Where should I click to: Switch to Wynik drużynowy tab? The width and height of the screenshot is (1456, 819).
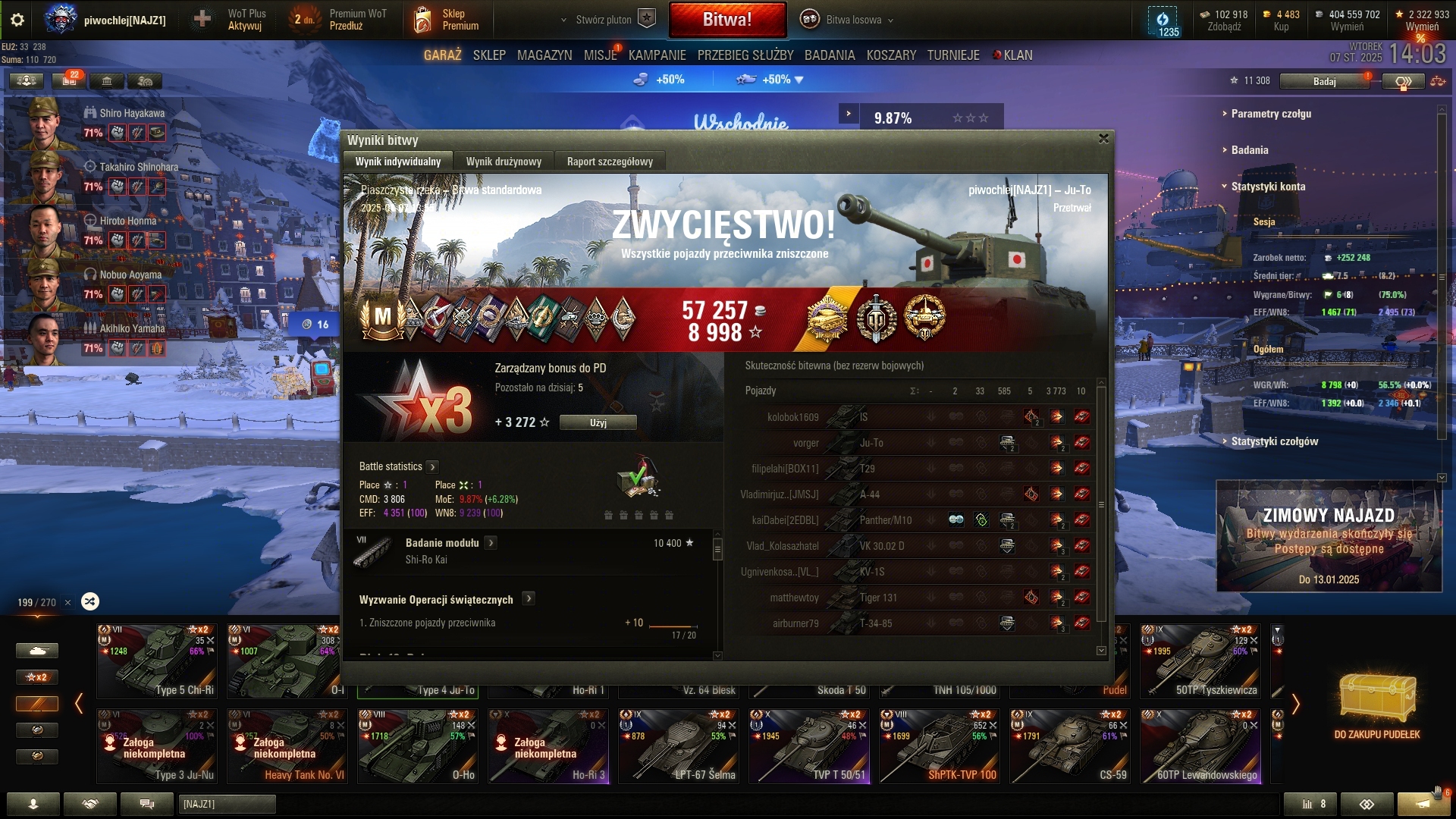click(x=504, y=162)
